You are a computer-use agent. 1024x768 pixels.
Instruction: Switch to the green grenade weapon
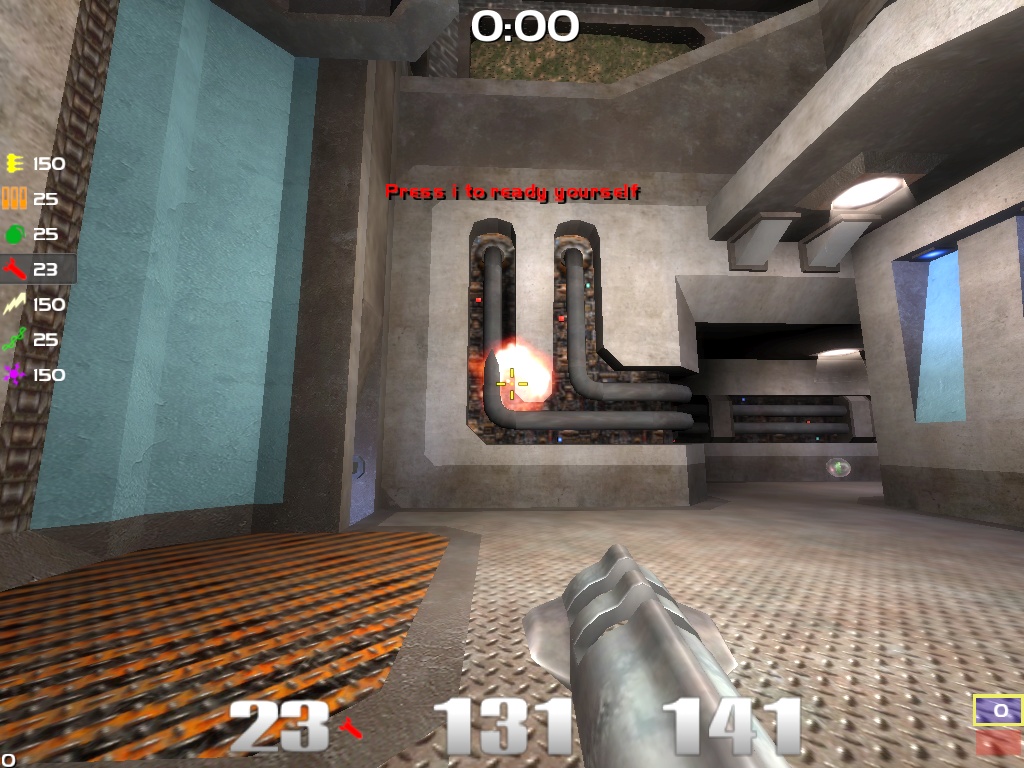(14, 234)
